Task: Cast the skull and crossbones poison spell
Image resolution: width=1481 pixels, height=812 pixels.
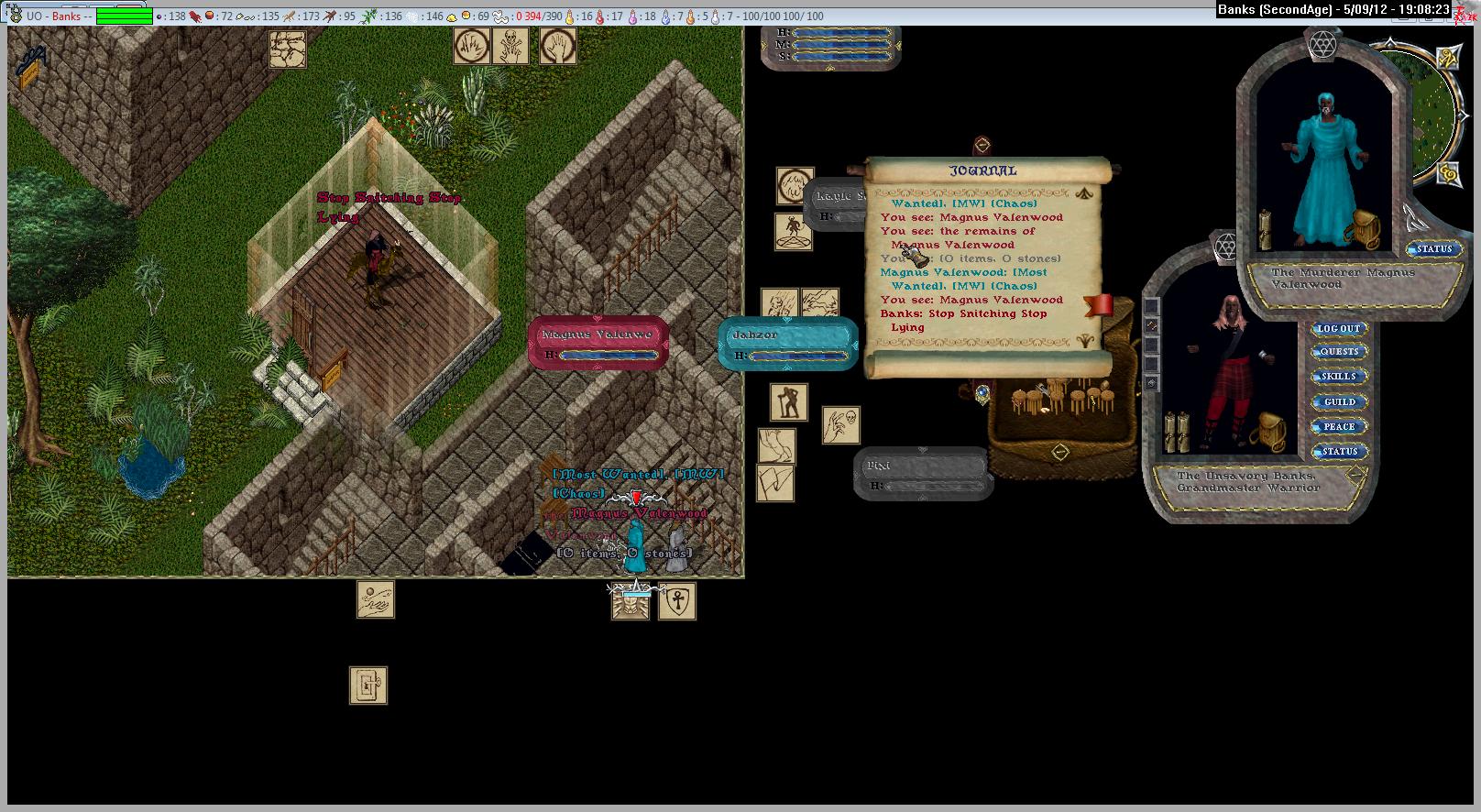Action: coord(510,45)
